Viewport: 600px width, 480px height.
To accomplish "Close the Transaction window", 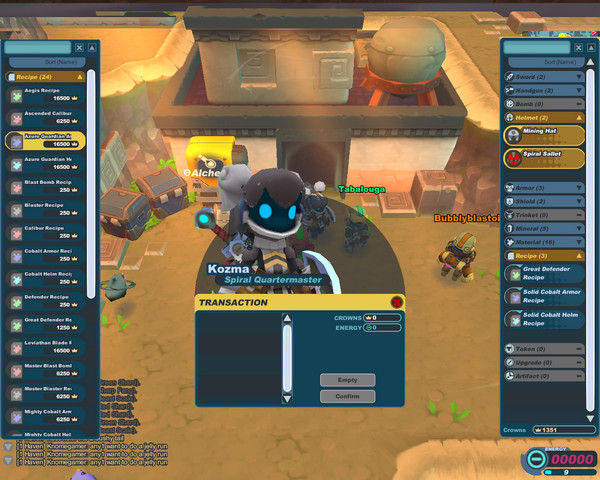I will pyautogui.click(x=397, y=302).
